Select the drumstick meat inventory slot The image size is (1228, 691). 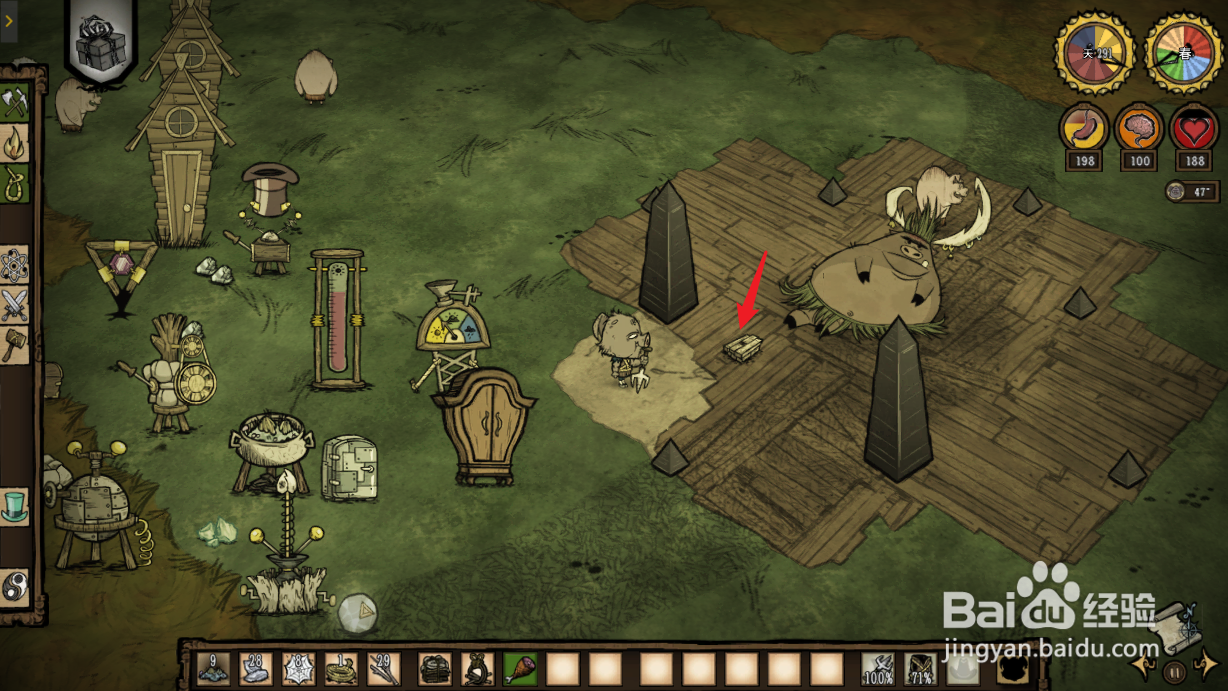pyautogui.click(x=520, y=668)
